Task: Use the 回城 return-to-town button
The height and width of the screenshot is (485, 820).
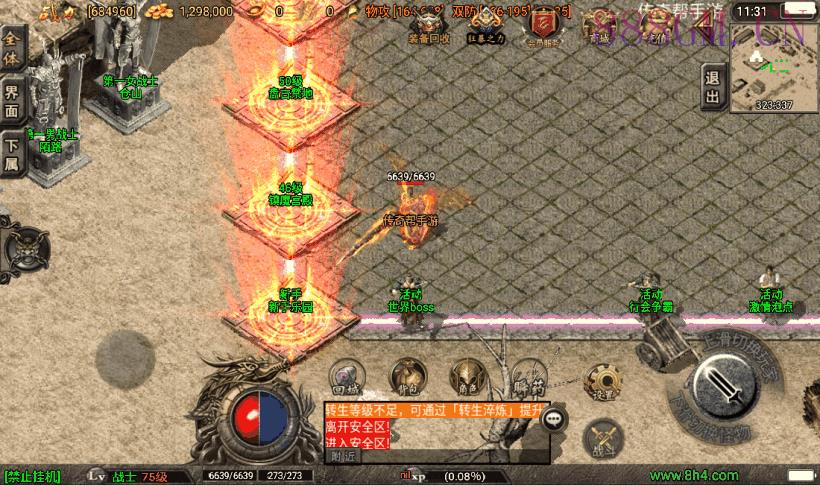Action: [x=346, y=377]
